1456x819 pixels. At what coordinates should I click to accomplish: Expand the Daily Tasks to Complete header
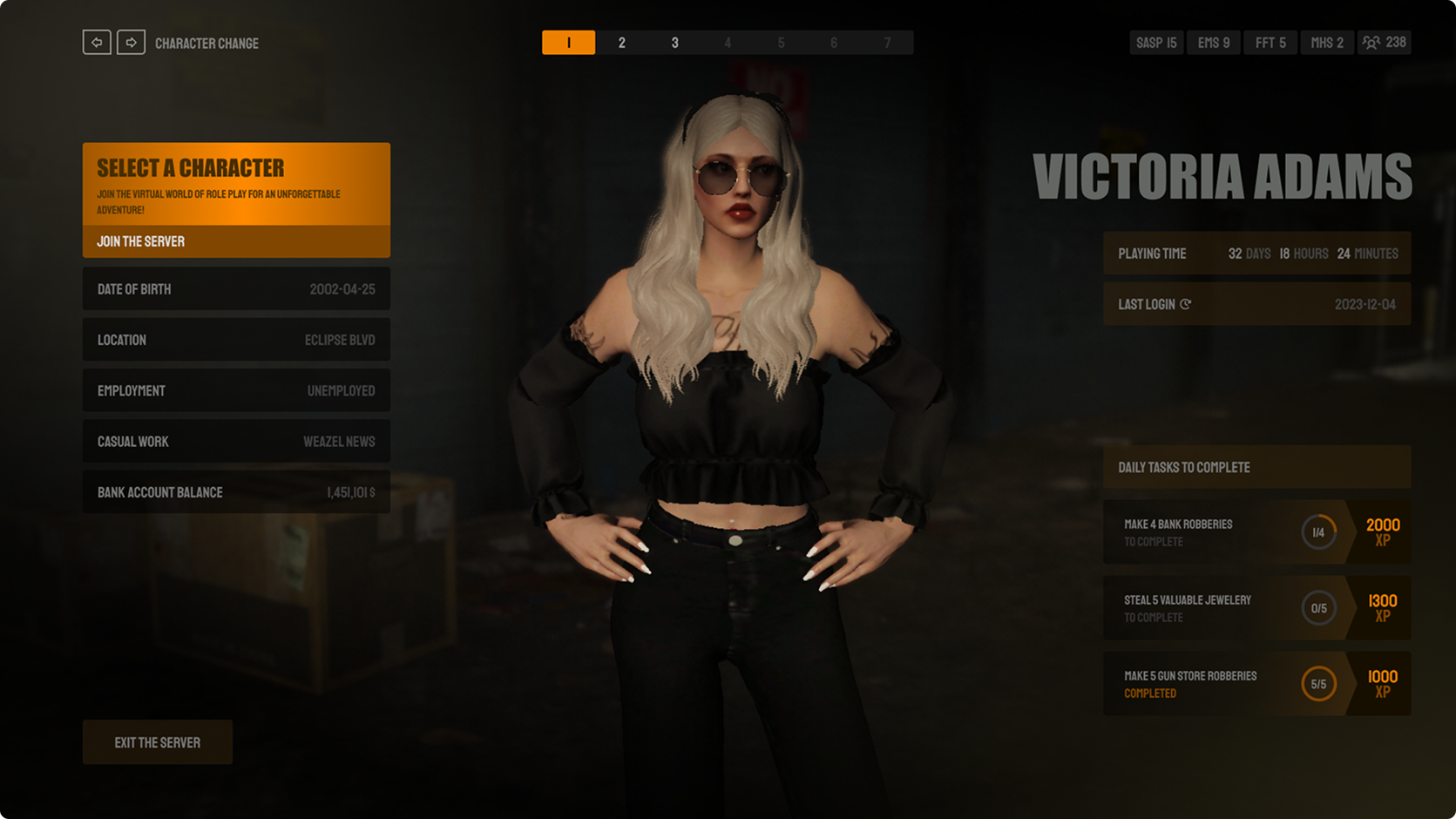pos(1256,467)
